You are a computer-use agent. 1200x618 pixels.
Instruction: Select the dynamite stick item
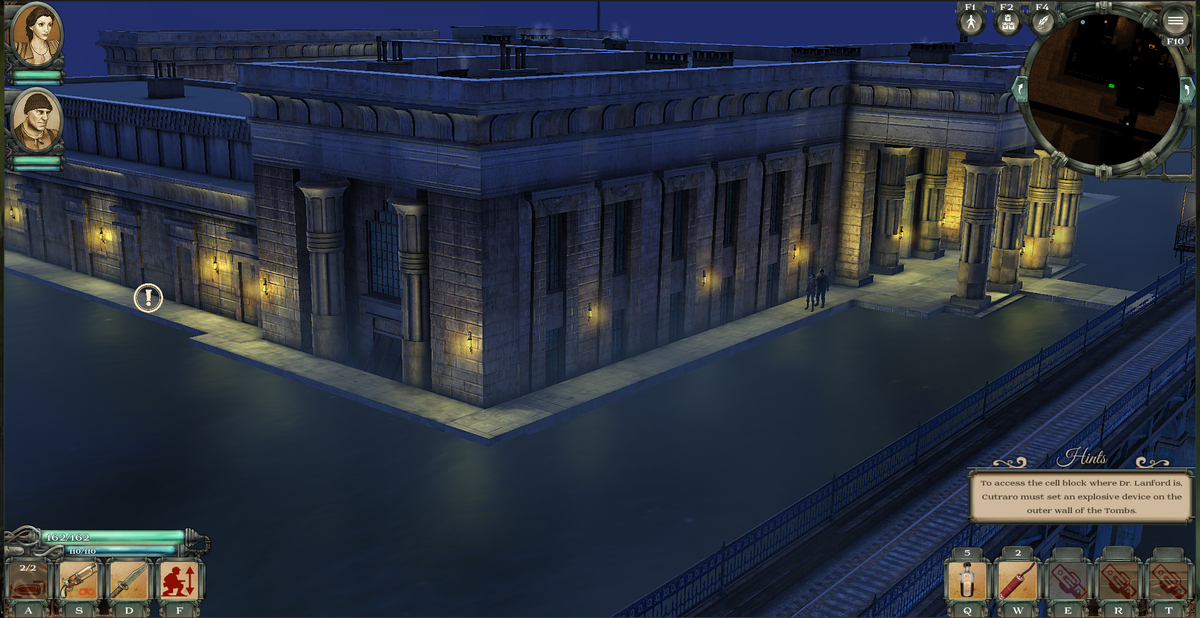pyautogui.click(x=1017, y=580)
